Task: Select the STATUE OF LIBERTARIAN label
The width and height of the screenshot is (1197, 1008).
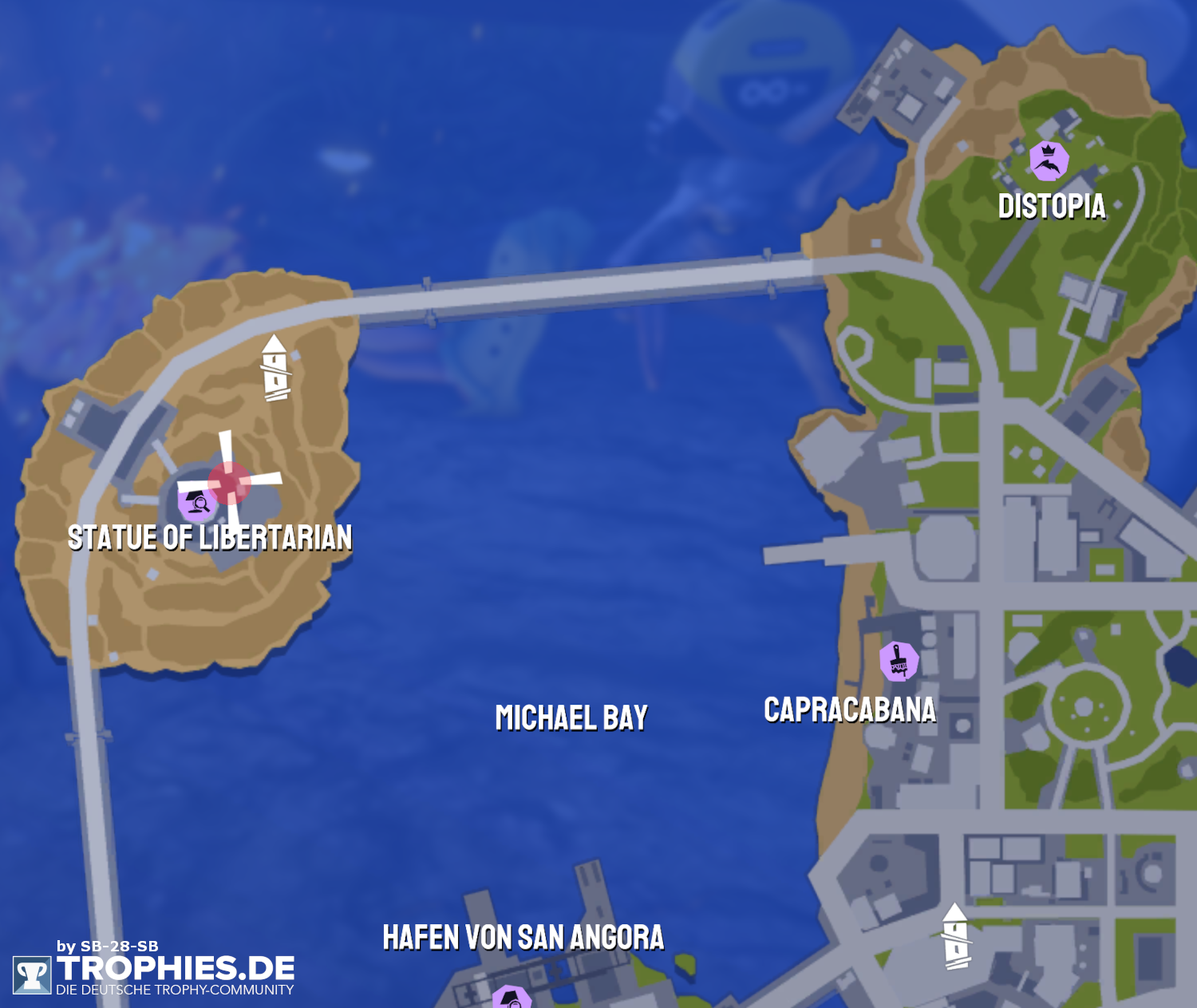Action: pyautogui.click(x=211, y=537)
